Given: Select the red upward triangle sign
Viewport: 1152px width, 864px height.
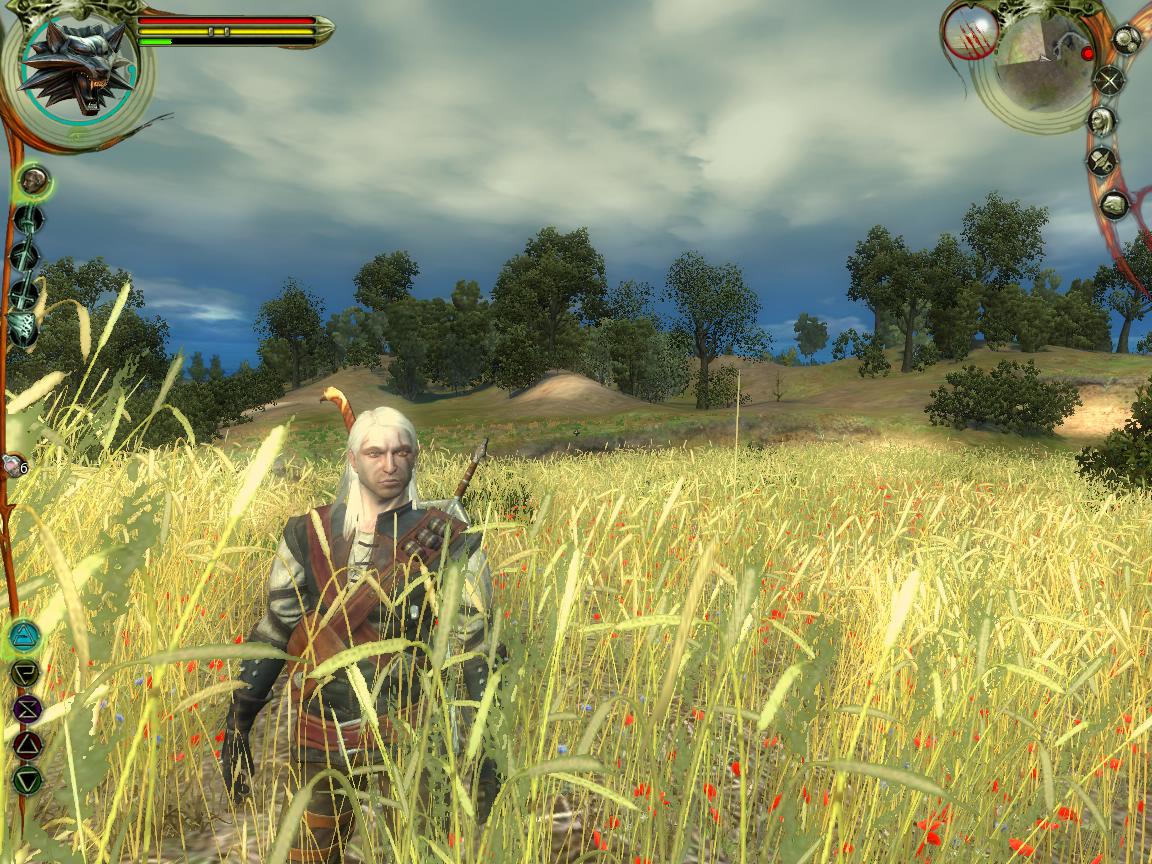Looking at the screenshot, I should pyautogui.click(x=26, y=744).
